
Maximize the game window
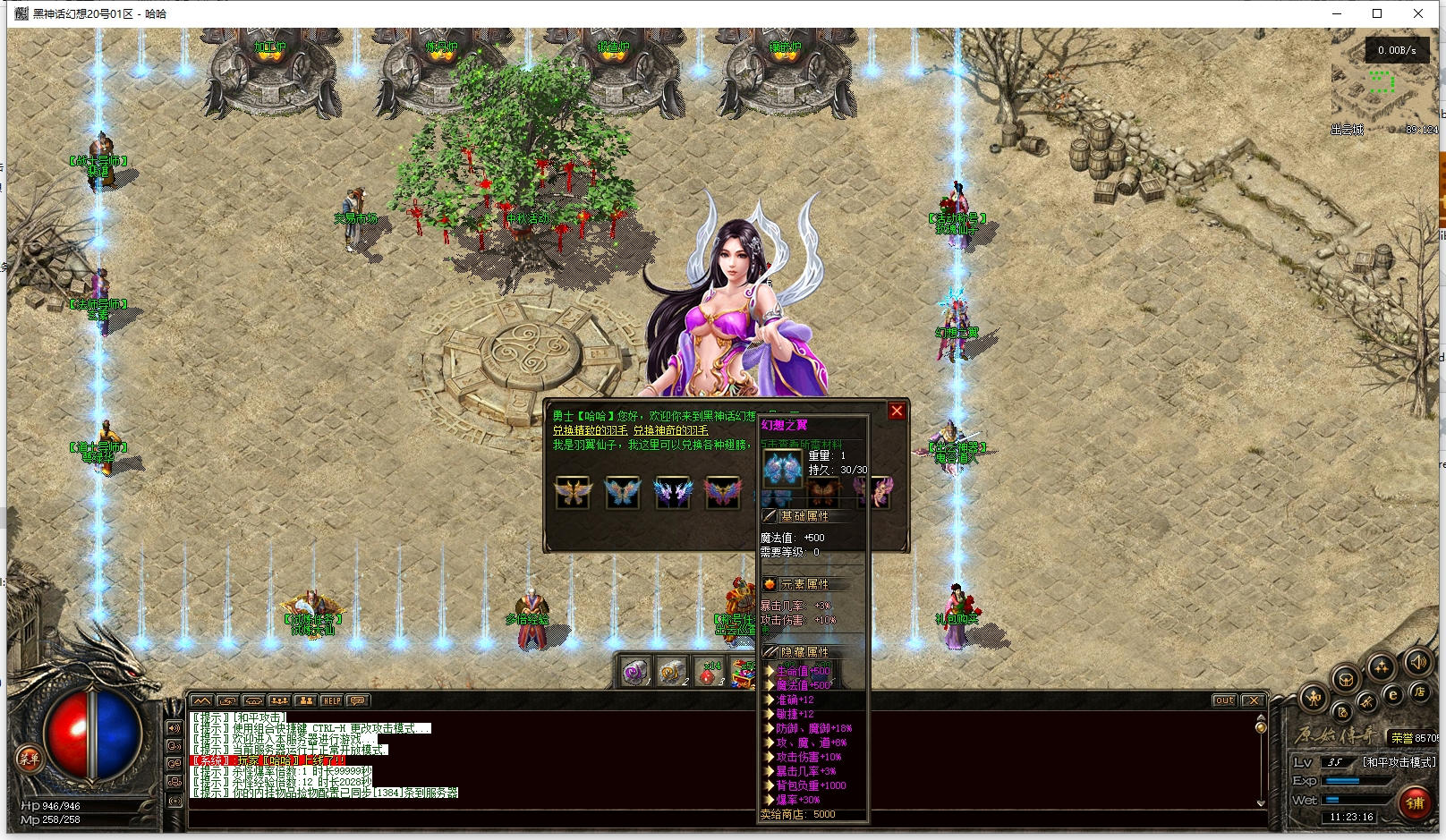click(x=1377, y=13)
